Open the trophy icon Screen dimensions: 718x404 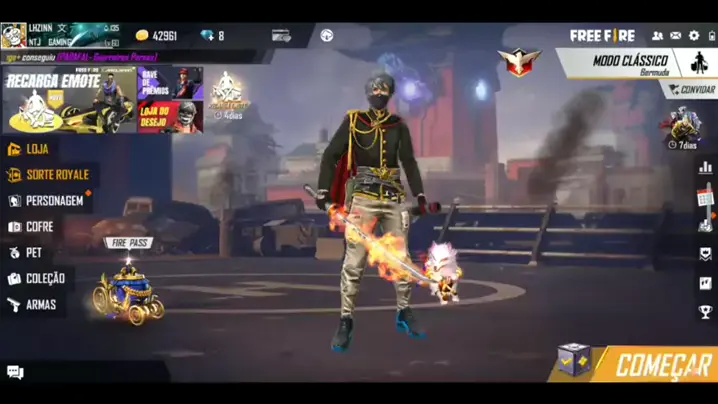coord(706,312)
